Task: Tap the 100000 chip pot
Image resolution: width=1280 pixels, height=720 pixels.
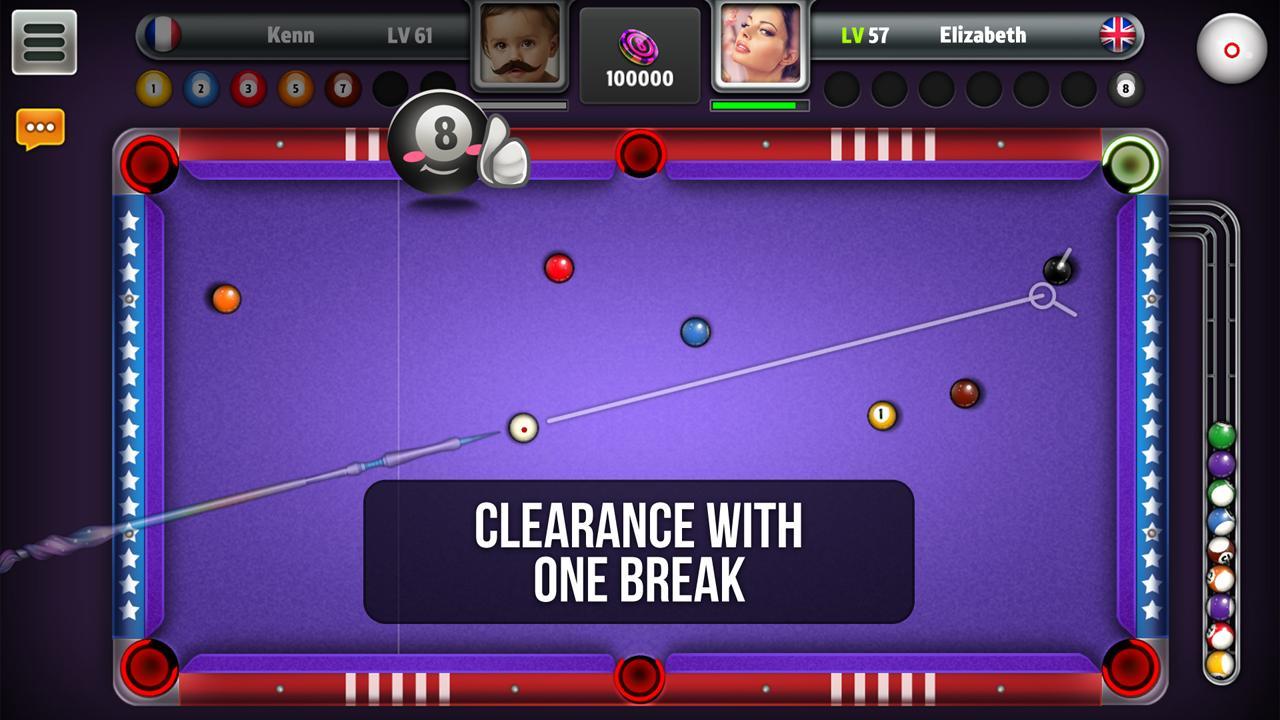Action: coord(640,56)
